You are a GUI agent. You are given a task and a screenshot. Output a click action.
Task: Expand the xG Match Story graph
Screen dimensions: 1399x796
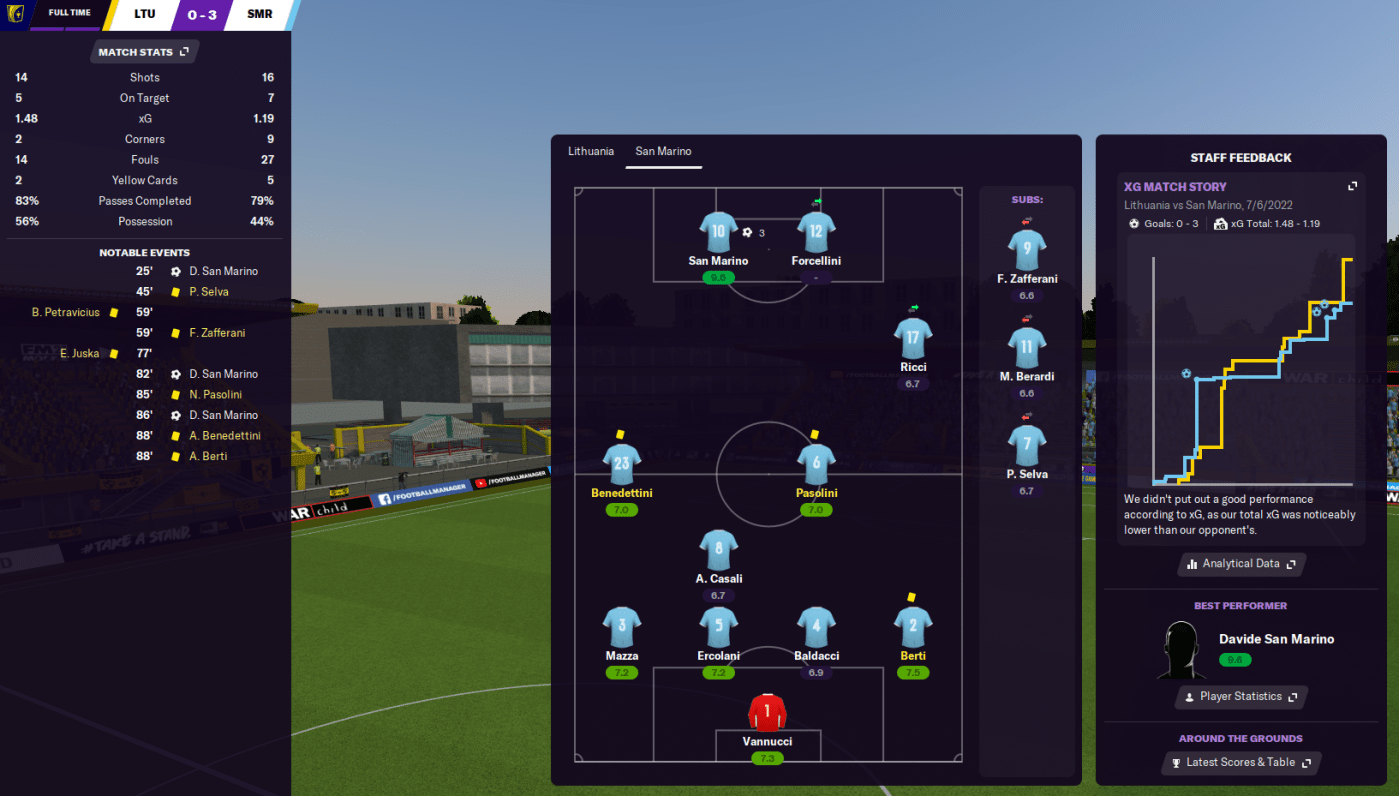[x=1352, y=186]
